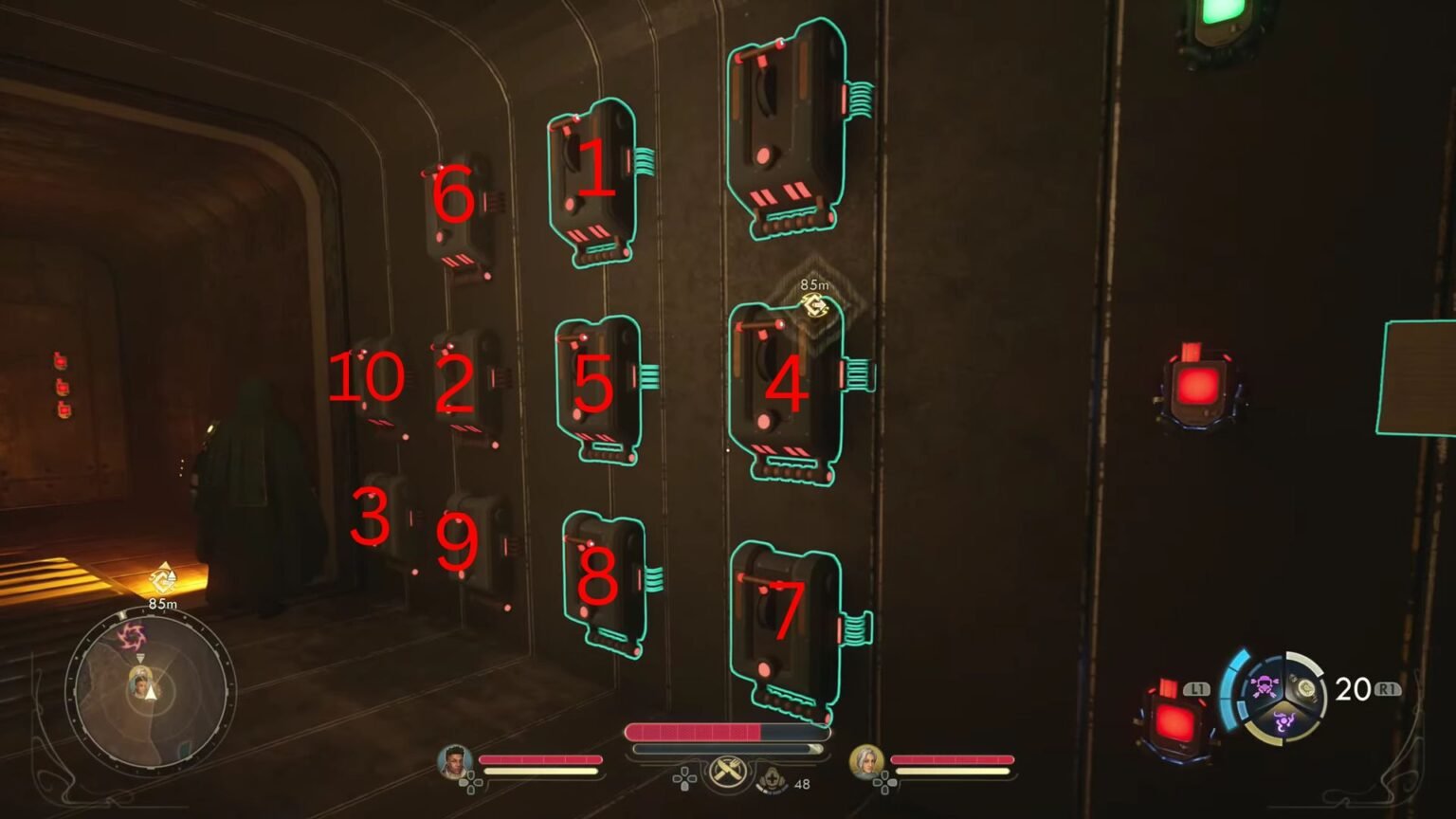Click the downward chevron marker above the minimap portrait
Viewport: 1456px width, 819px height.
pyautogui.click(x=140, y=658)
